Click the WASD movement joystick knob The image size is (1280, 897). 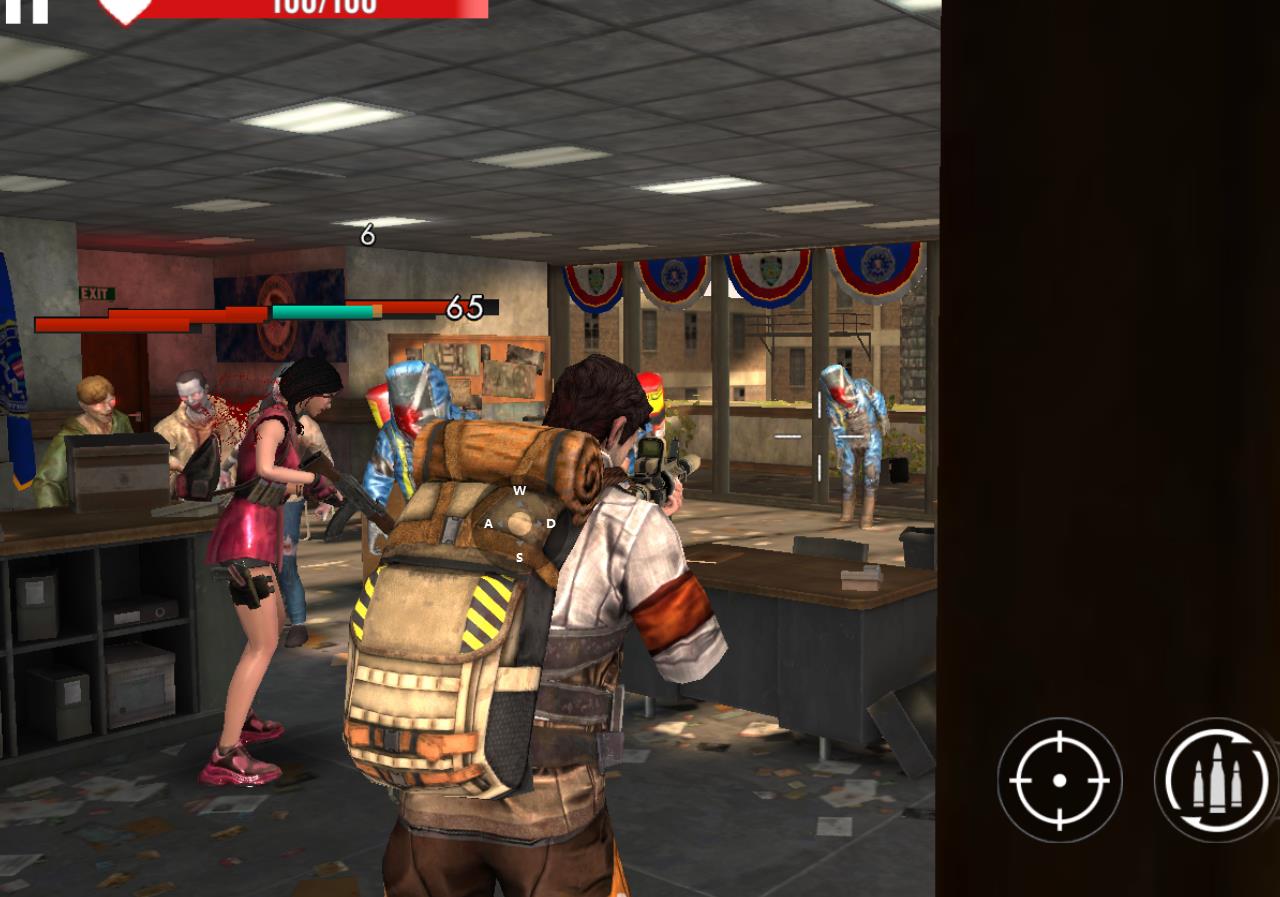pos(519,523)
